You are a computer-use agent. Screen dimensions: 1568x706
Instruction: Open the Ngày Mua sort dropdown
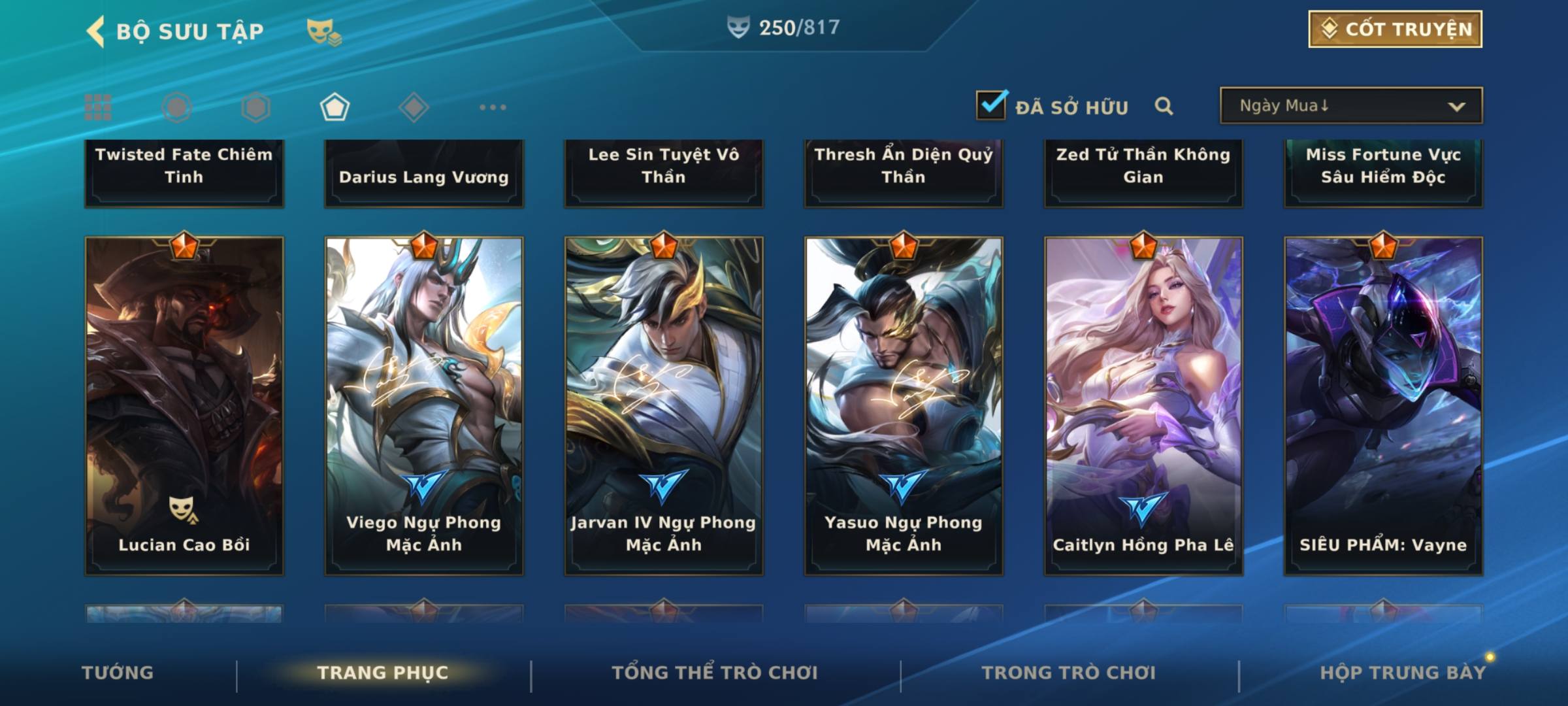coord(1351,106)
